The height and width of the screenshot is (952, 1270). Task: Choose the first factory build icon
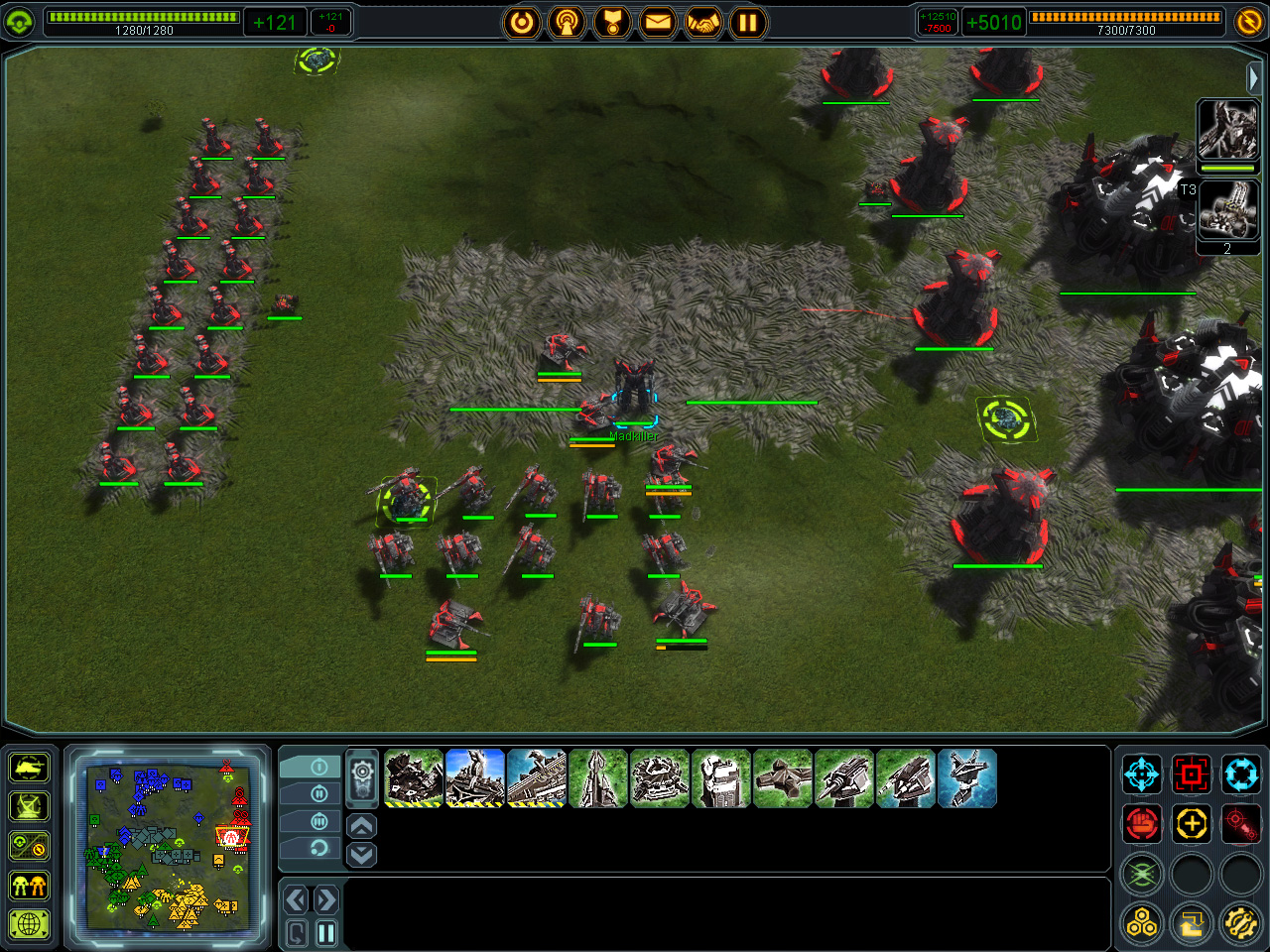coord(414,778)
